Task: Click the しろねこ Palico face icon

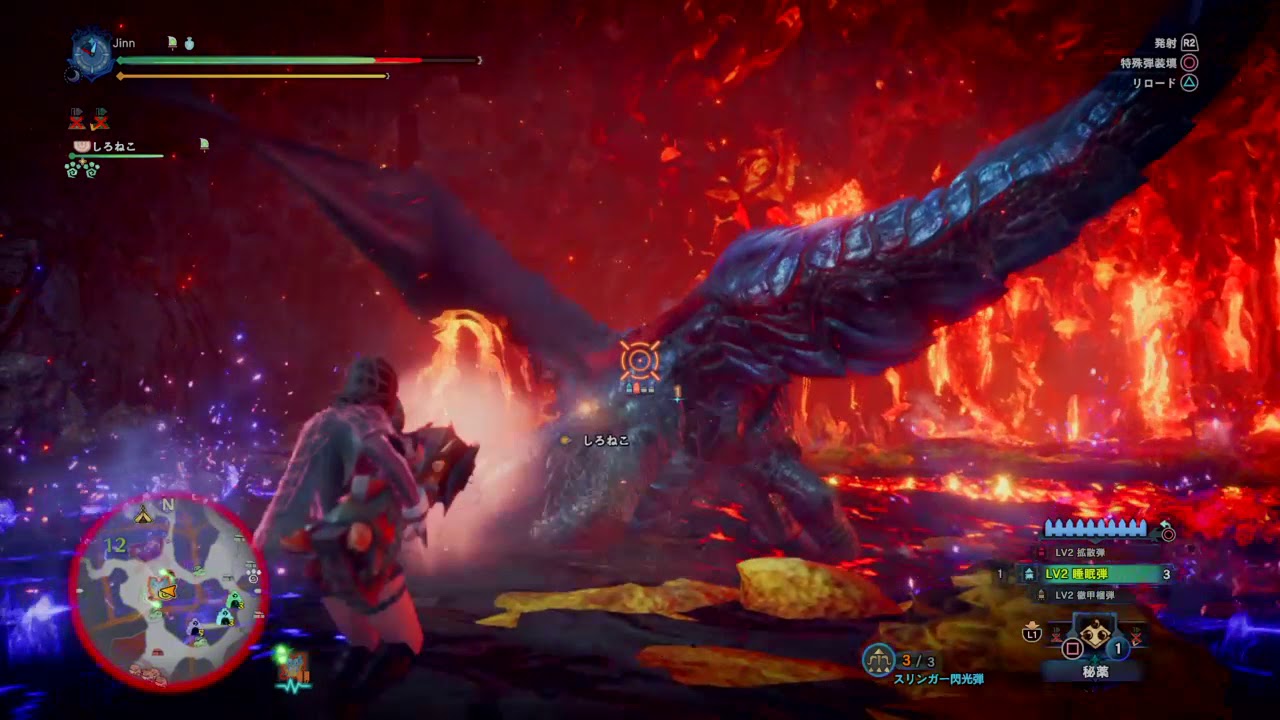Action: pyautogui.click(x=81, y=146)
